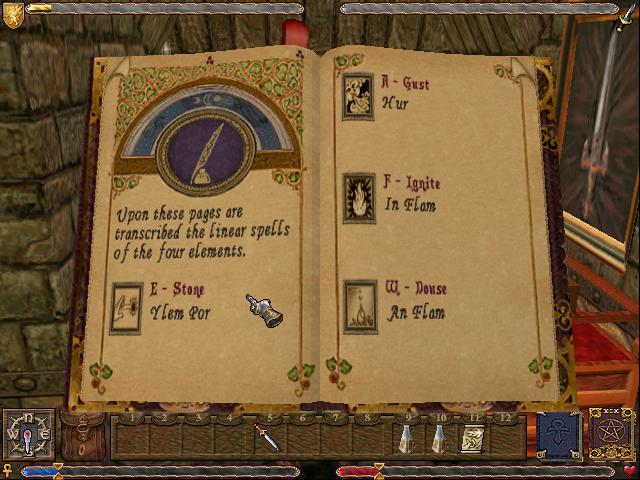The width and height of the screenshot is (640, 480).
Task: Click the compass in the corner
Action: [28, 436]
